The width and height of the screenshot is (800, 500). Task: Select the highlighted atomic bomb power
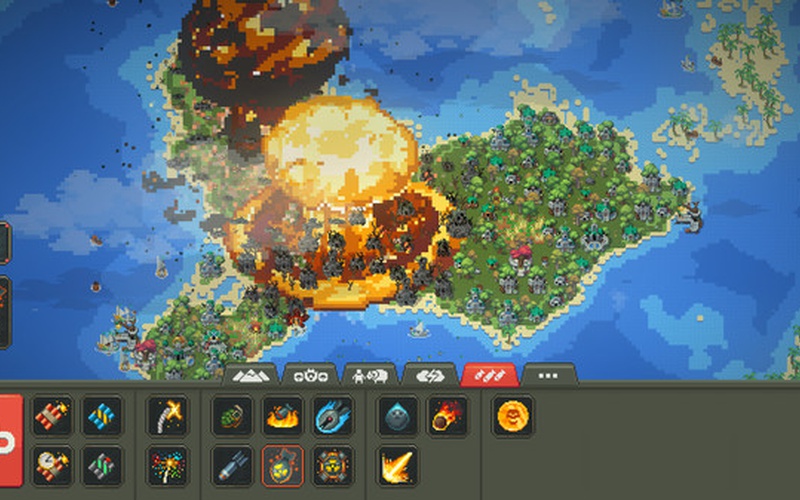[282, 465]
